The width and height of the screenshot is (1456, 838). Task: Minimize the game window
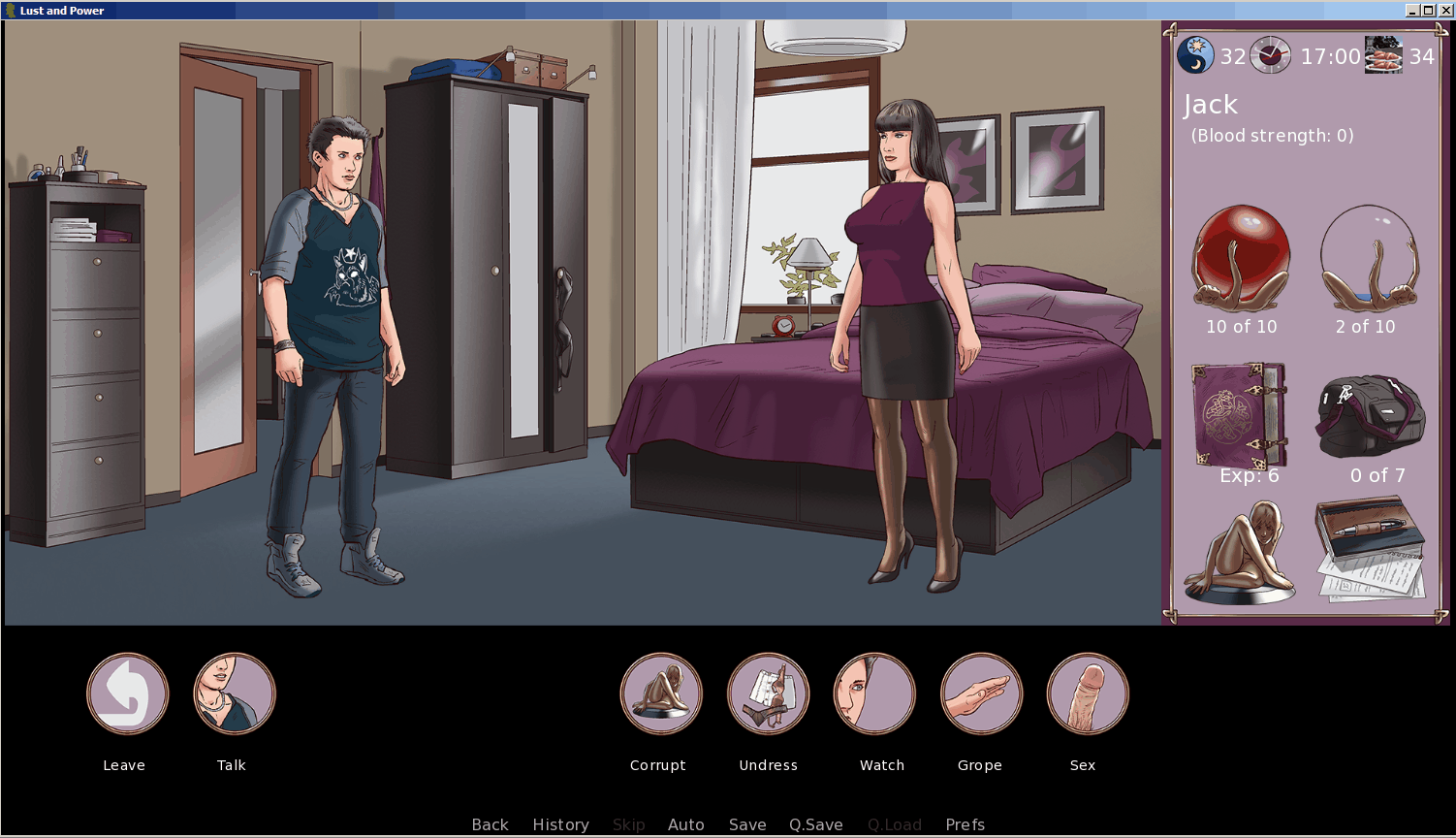(x=1413, y=11)
